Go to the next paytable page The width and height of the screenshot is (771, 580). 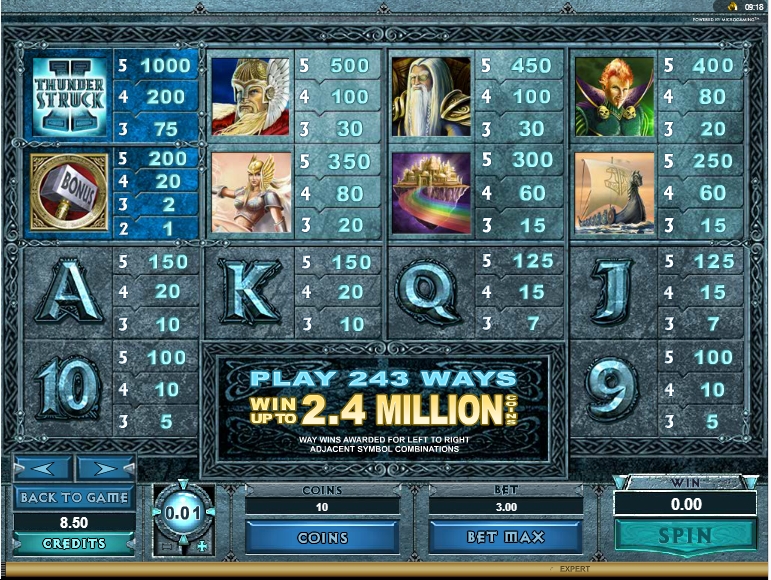[105, 468]
